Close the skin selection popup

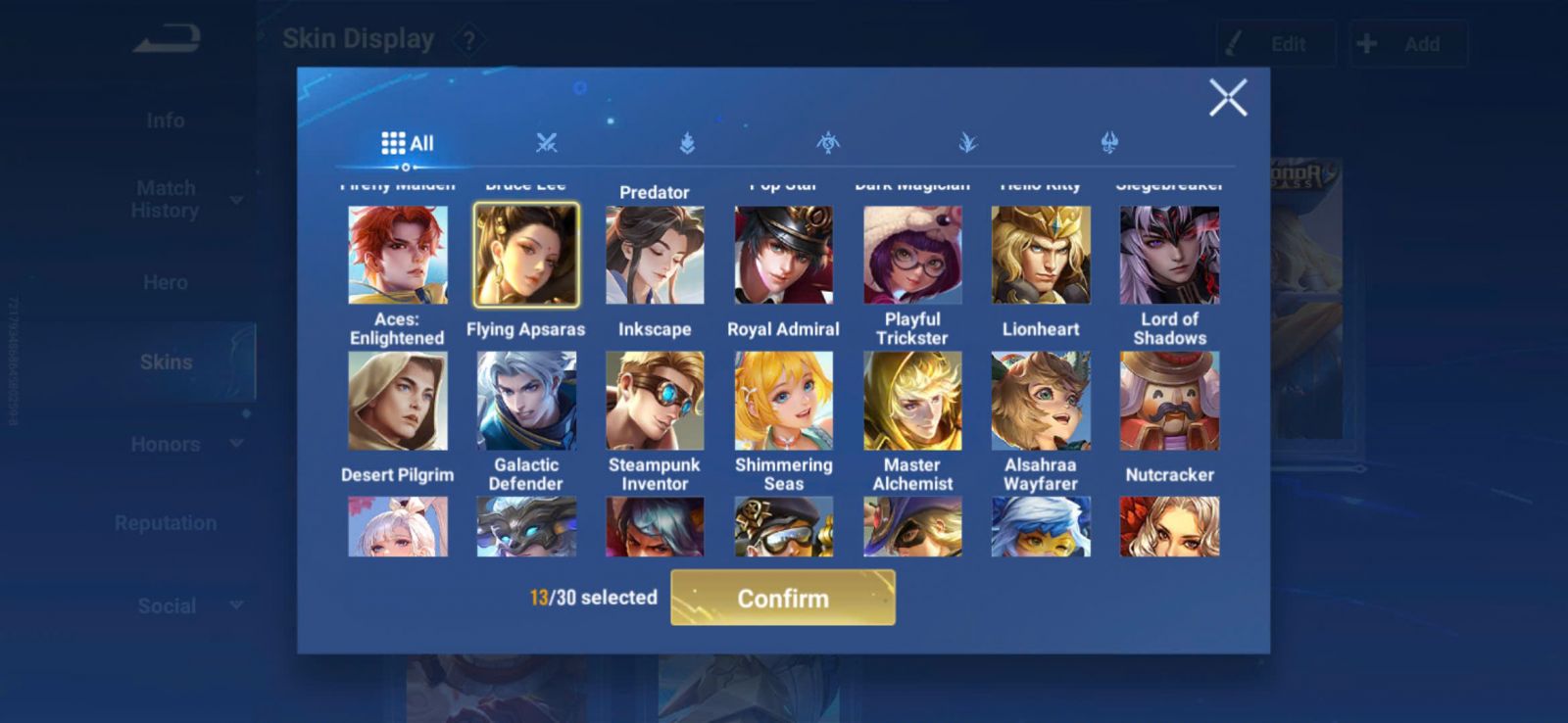(x=1227, y=98)
